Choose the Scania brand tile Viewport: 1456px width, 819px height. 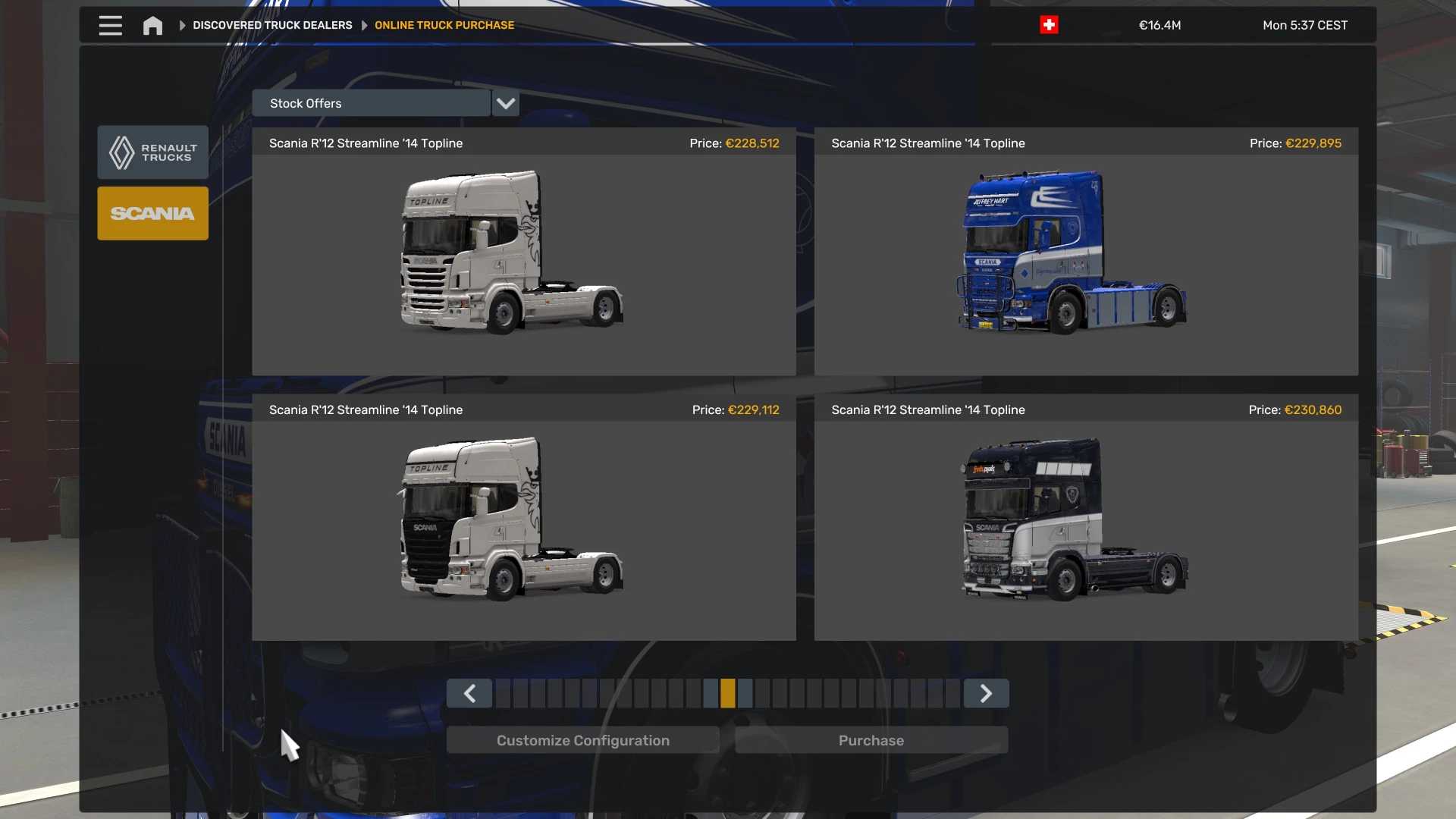point(152,214)
